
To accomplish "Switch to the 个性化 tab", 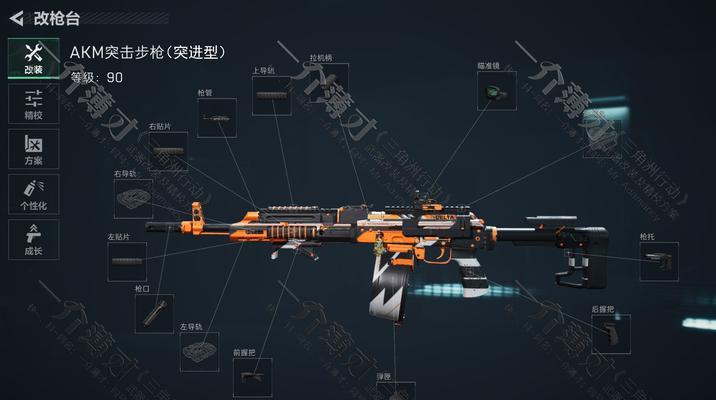I will [x=32, y=194].
